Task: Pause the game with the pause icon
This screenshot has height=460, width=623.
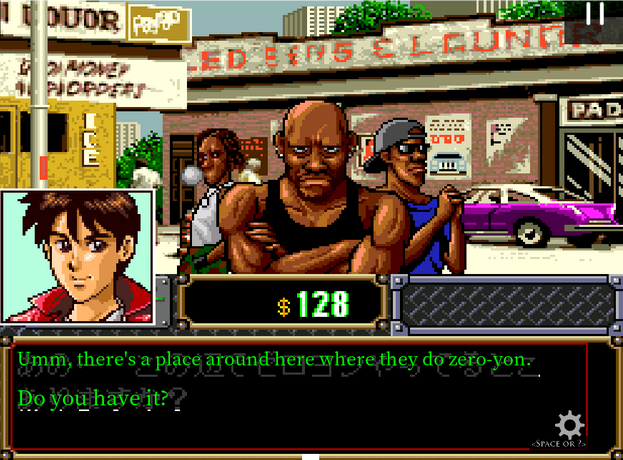Action: coord(595,14)
